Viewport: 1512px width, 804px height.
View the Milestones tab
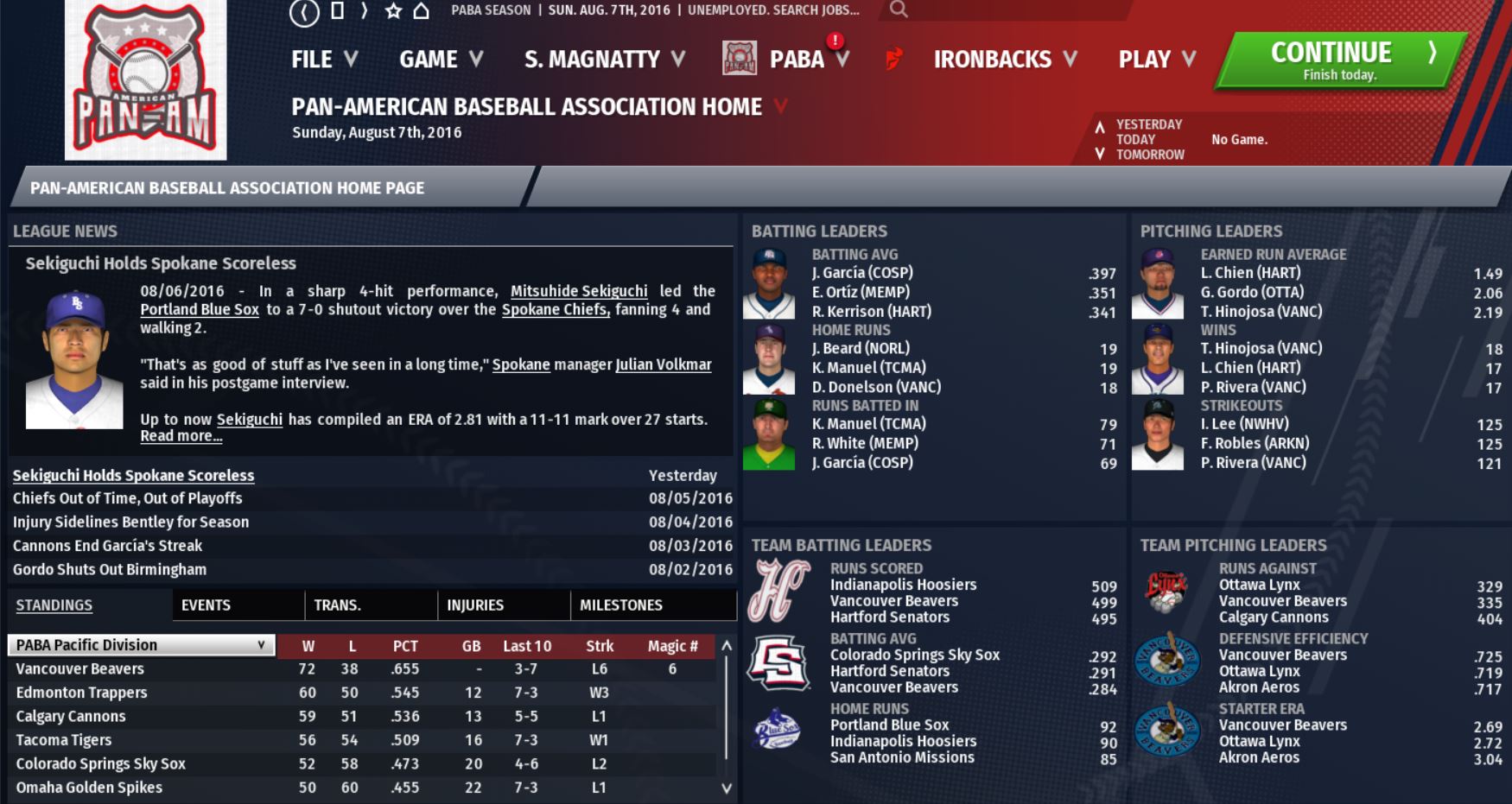(x=620, y=605)
